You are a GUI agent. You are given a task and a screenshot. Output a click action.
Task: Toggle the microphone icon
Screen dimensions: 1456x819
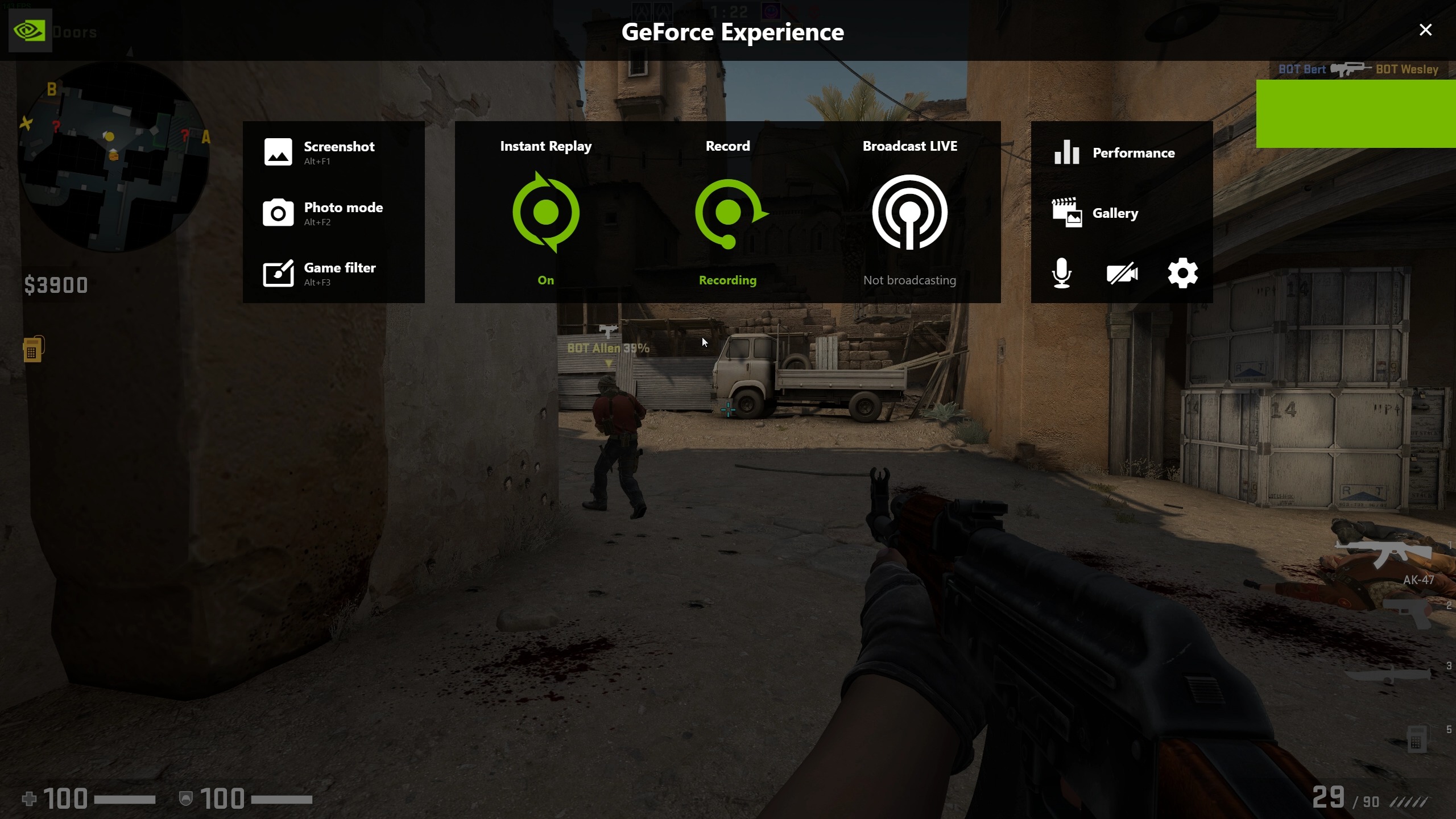tap(1061, 274)
